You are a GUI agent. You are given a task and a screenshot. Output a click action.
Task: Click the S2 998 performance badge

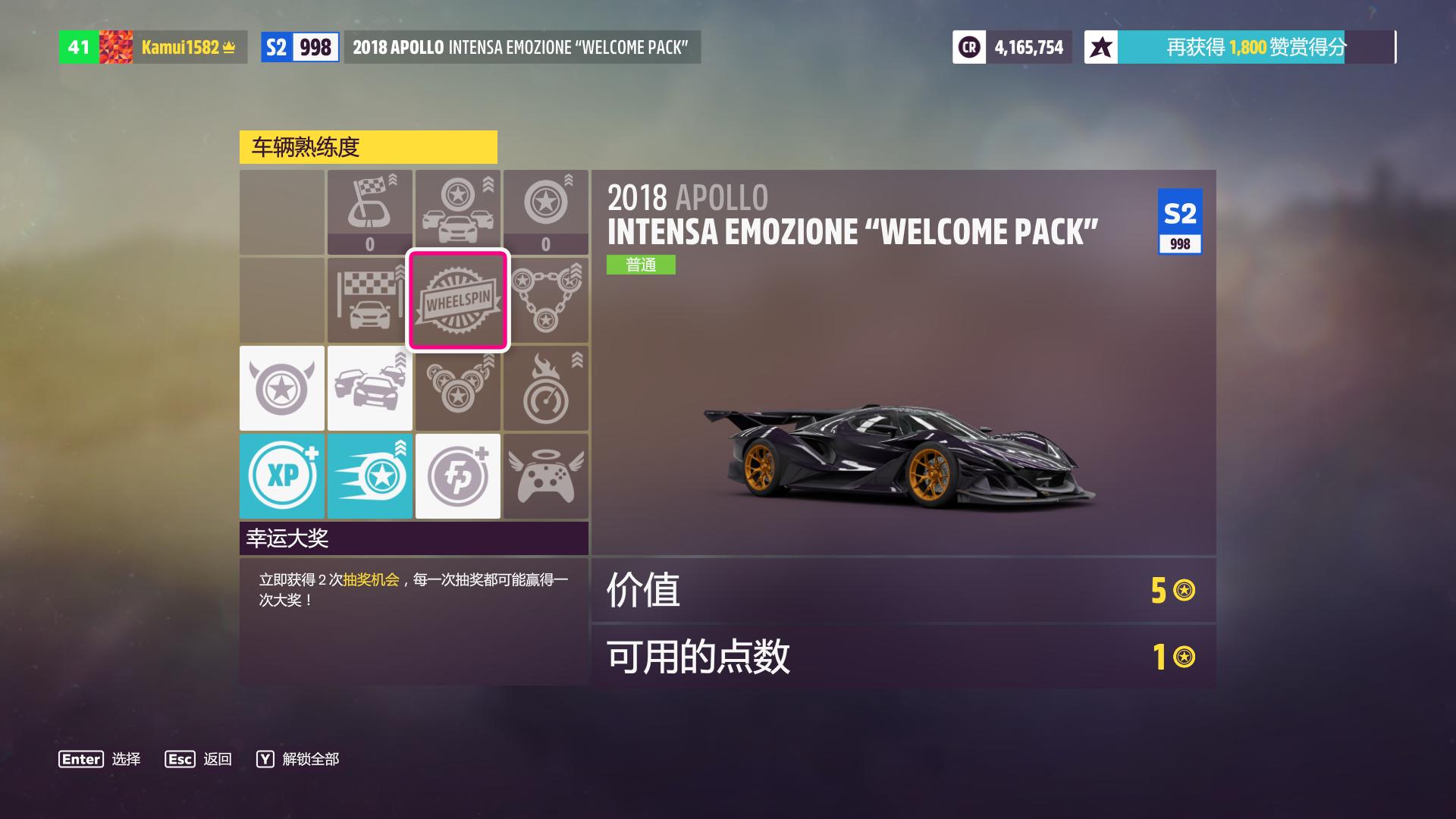pyautogui.click(x=300, y=46)
